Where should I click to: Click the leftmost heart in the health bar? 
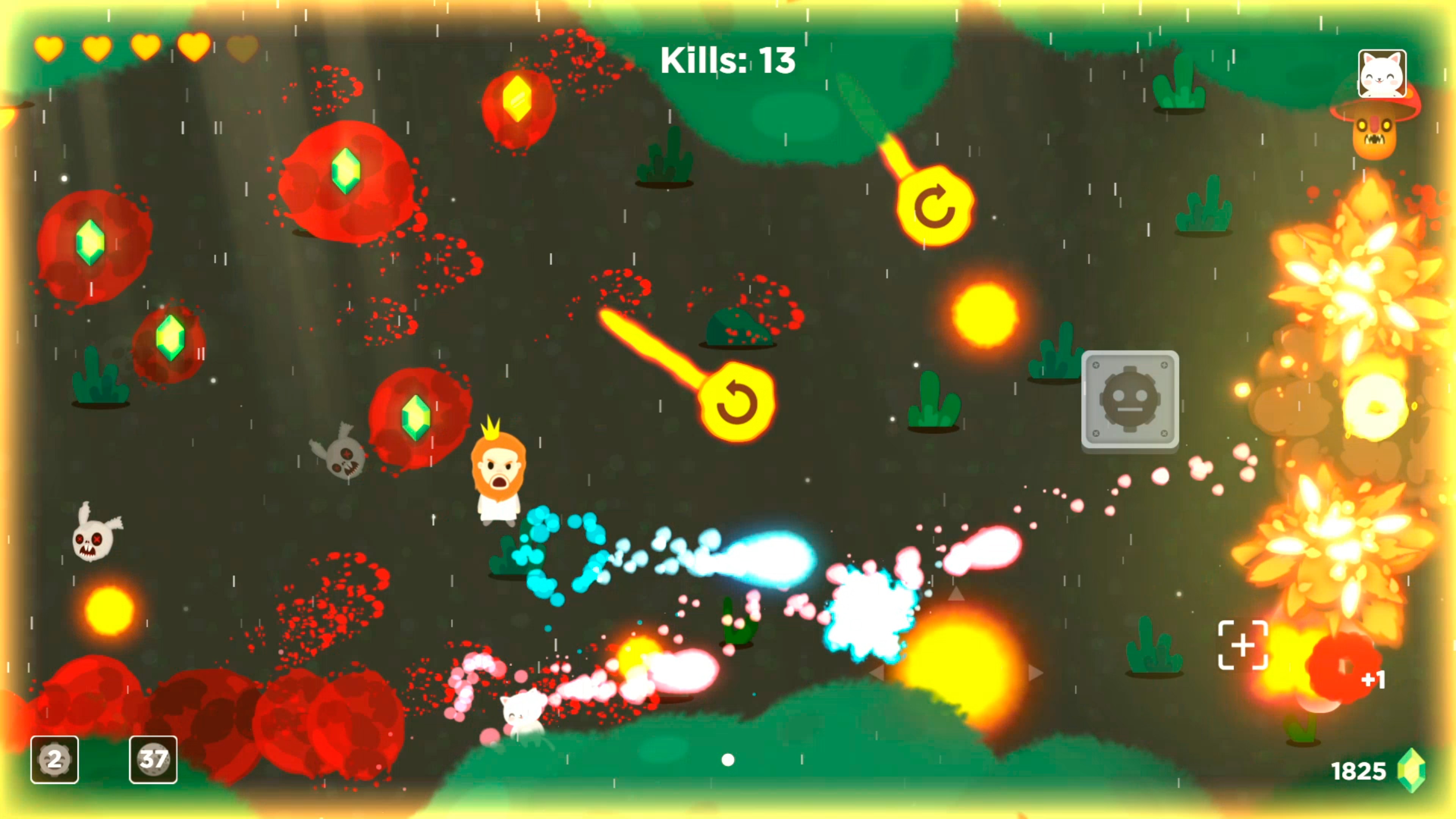pyautogui.click(x=49, y=49)
